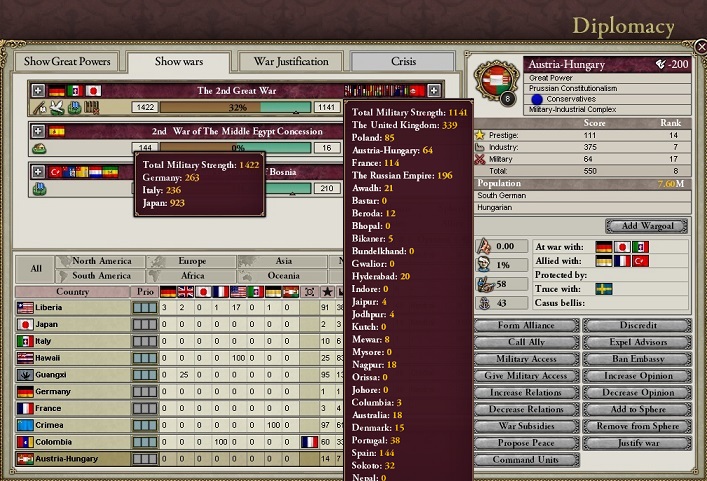
Task: Choose Form Alliance action
Action: point(526,326)
